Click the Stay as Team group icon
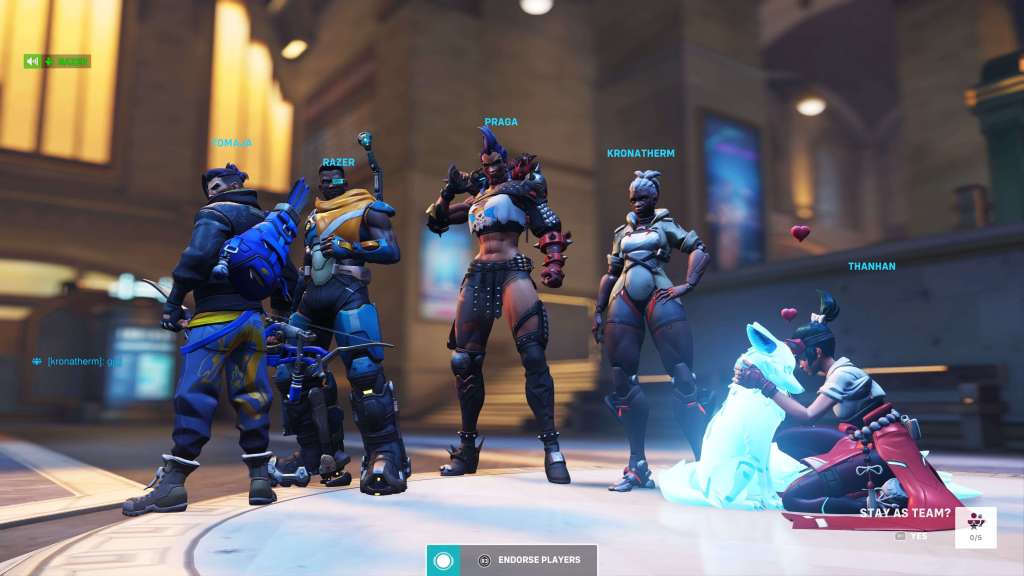Image resolution: width=1024 pixels, height=576 pixels. pyautogui.click(x=975, y=523)
